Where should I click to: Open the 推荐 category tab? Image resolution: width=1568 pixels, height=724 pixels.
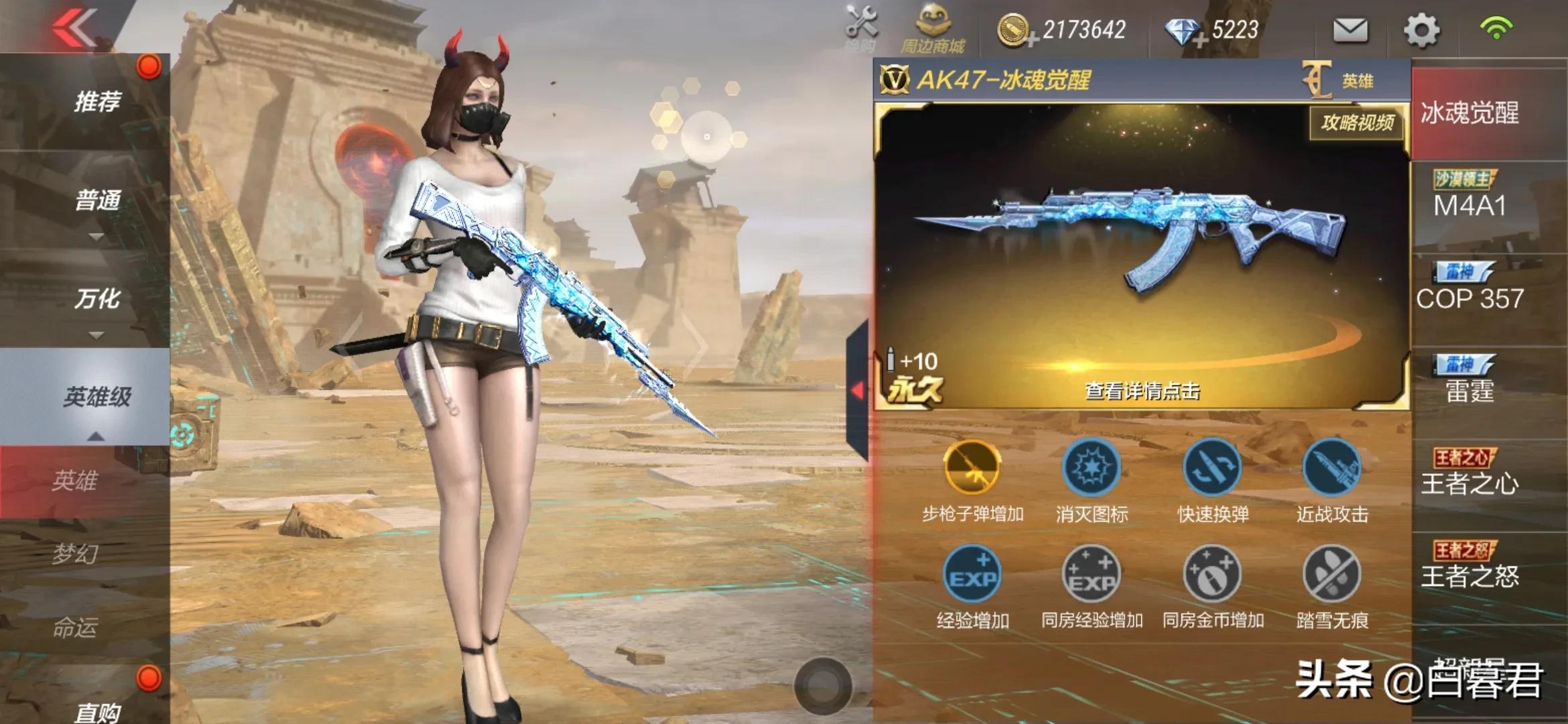click(97, 102)
